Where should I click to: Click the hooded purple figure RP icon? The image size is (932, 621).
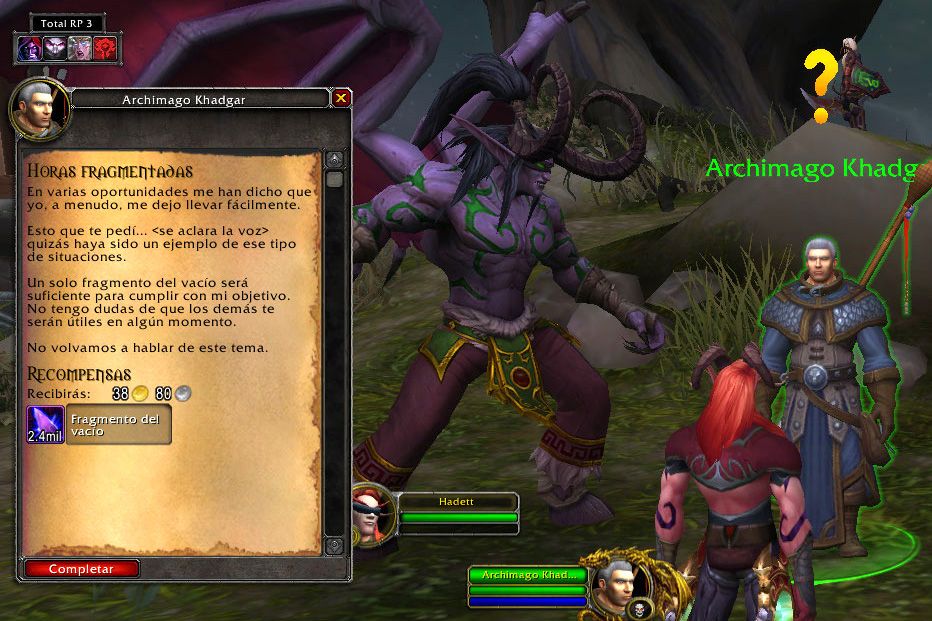pyautogui.click(x=29, y=48)
